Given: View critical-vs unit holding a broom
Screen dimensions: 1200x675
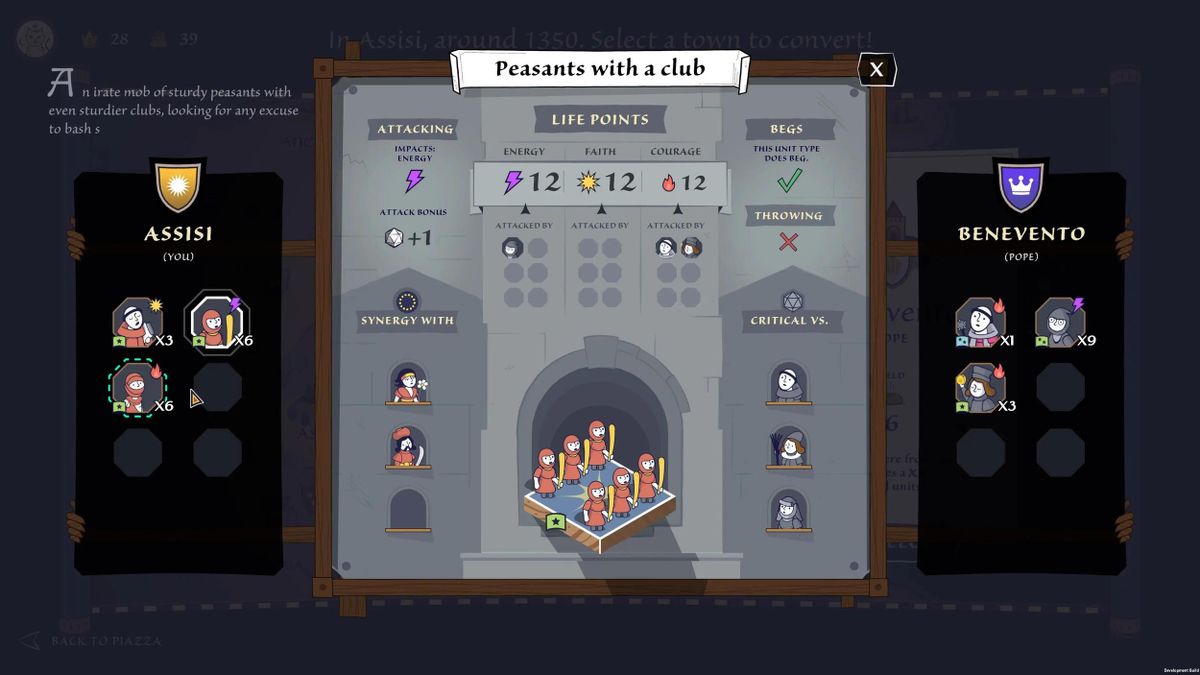Looking at the screenshot, I should click(x=789, y=447).
